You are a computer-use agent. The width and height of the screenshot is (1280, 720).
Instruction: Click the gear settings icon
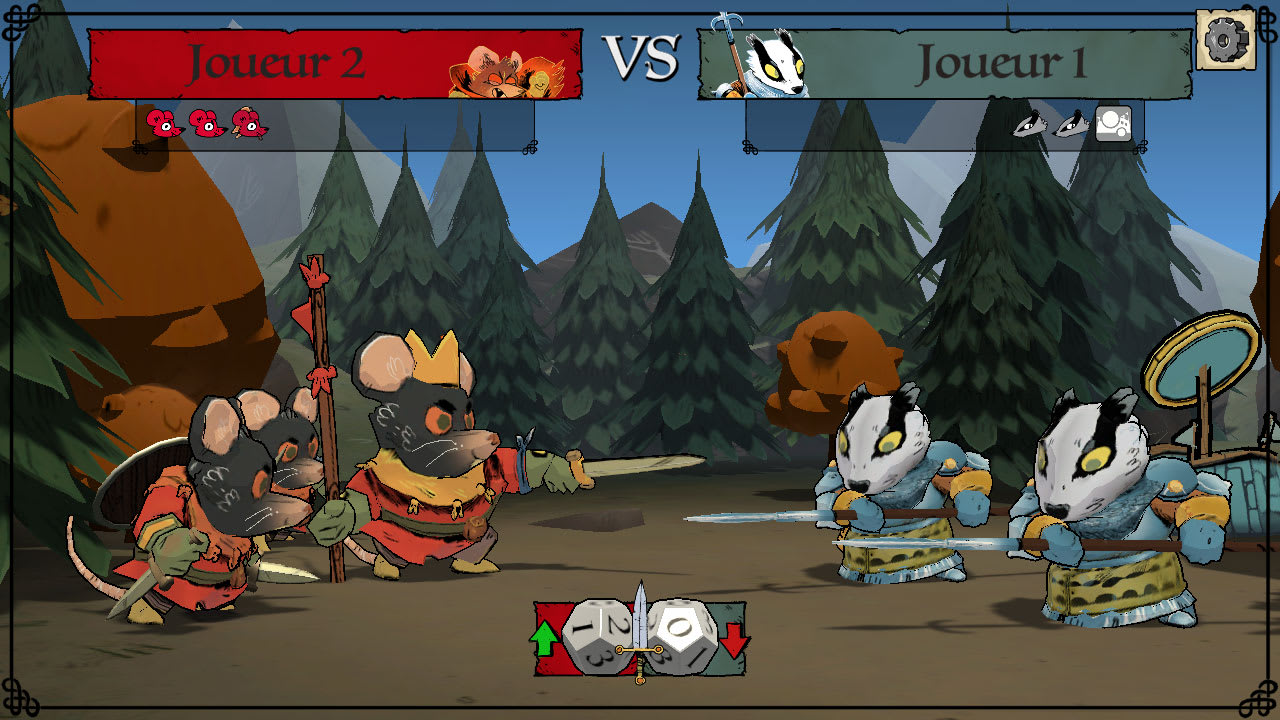pyautogui.click(x=1226, y=37)
